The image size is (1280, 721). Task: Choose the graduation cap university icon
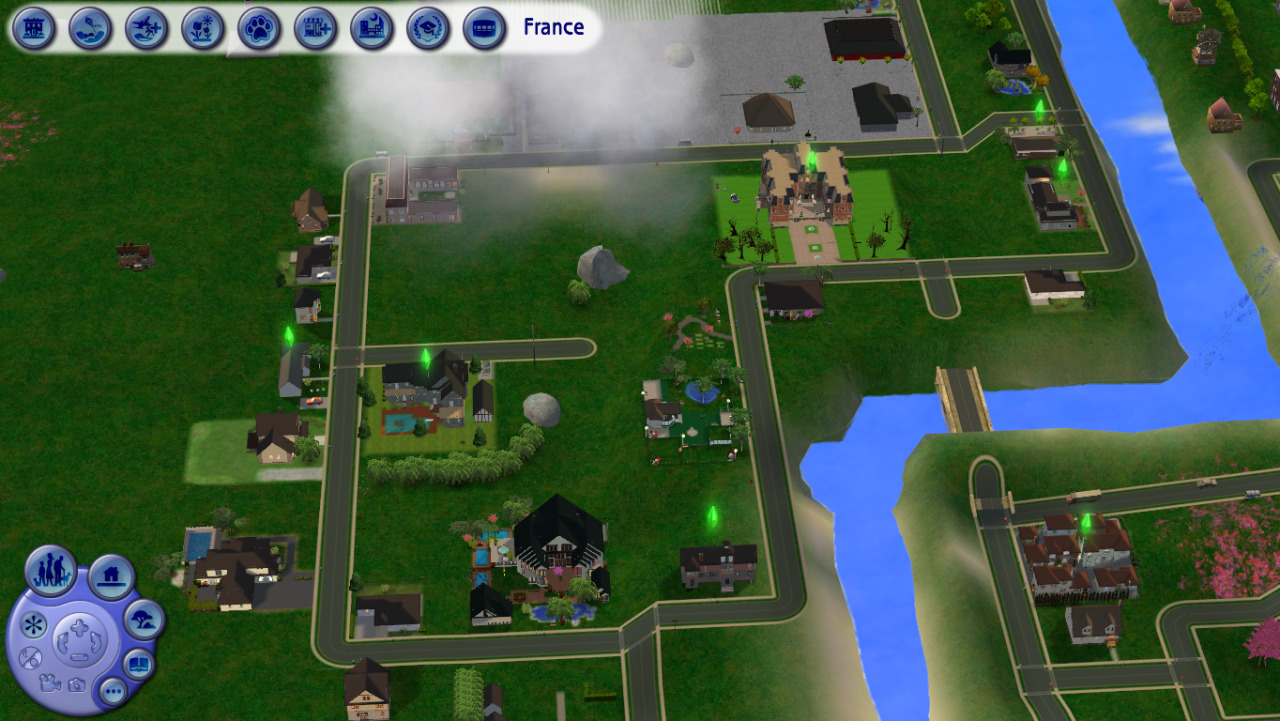428,28
